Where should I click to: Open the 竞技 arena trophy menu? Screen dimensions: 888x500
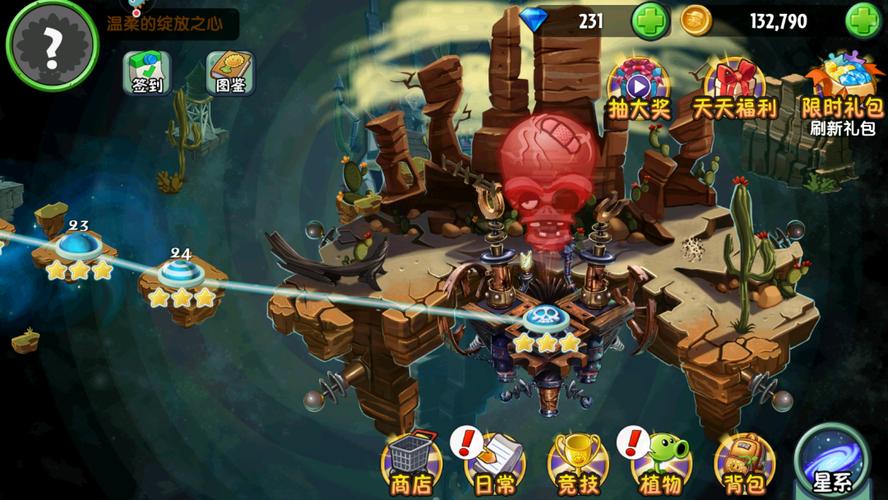point(578,463)
